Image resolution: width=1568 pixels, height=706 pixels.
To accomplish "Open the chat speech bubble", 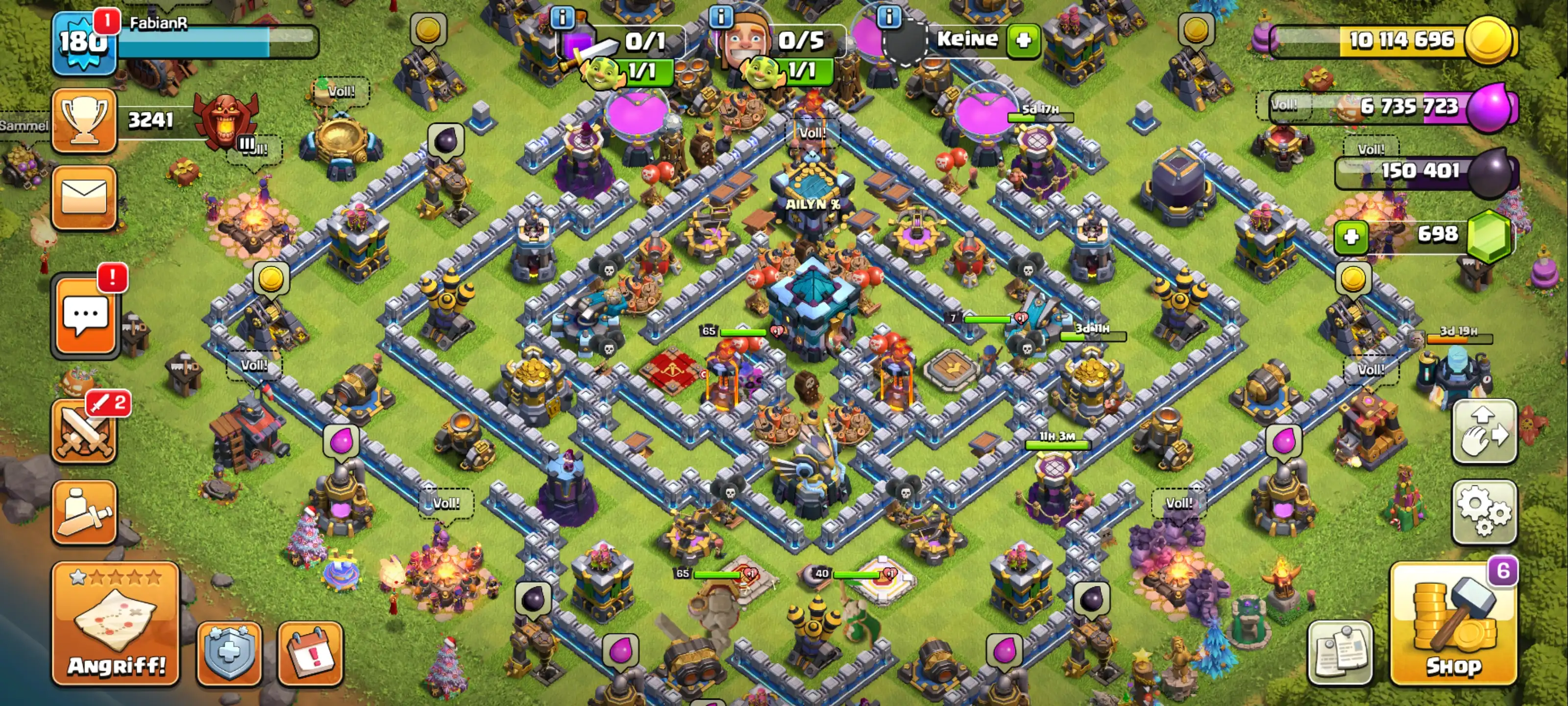I will [x=85, y=315].
